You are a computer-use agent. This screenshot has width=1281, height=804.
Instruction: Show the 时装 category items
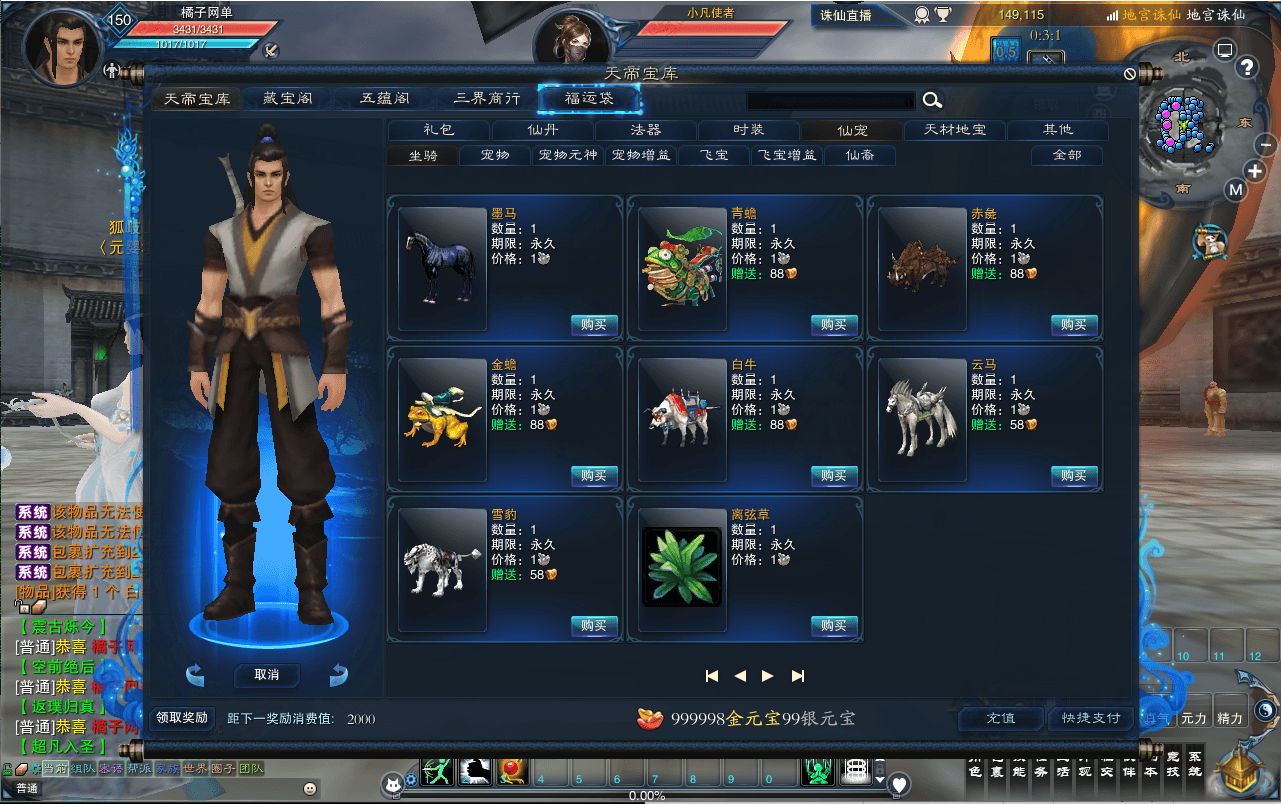(748, 130)
